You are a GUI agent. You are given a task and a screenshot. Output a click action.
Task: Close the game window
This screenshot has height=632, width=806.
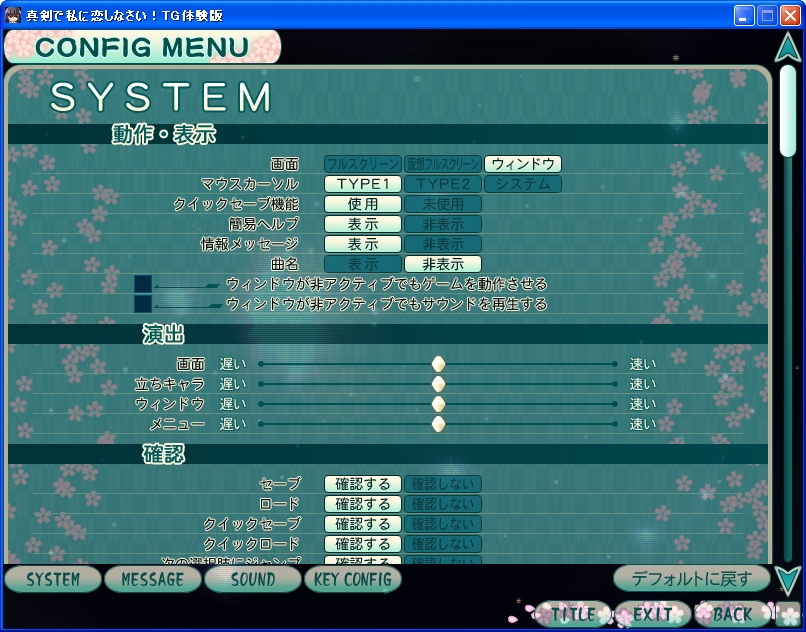pos(790,15)
